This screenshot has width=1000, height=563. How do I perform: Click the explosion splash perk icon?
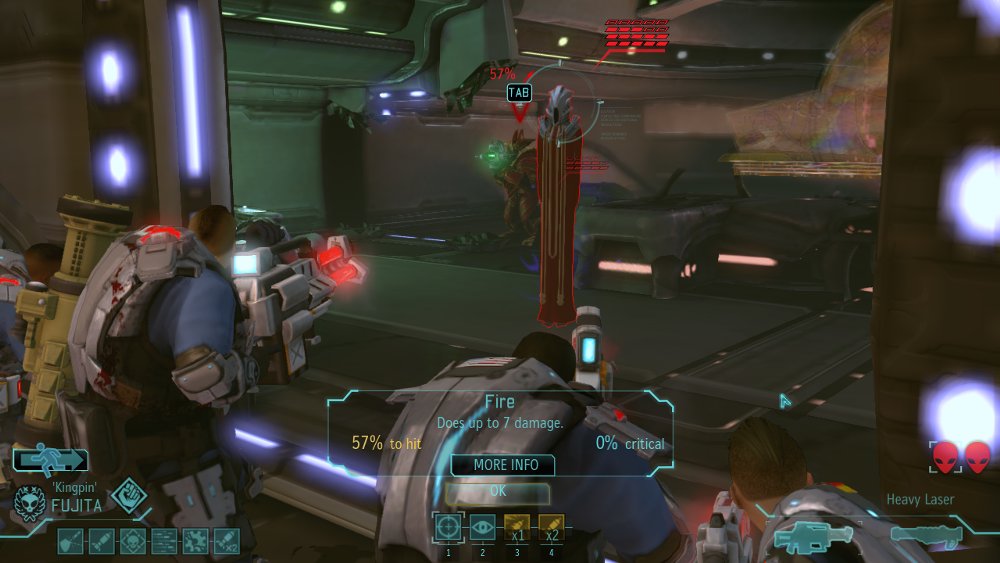(x=194, y=541)
